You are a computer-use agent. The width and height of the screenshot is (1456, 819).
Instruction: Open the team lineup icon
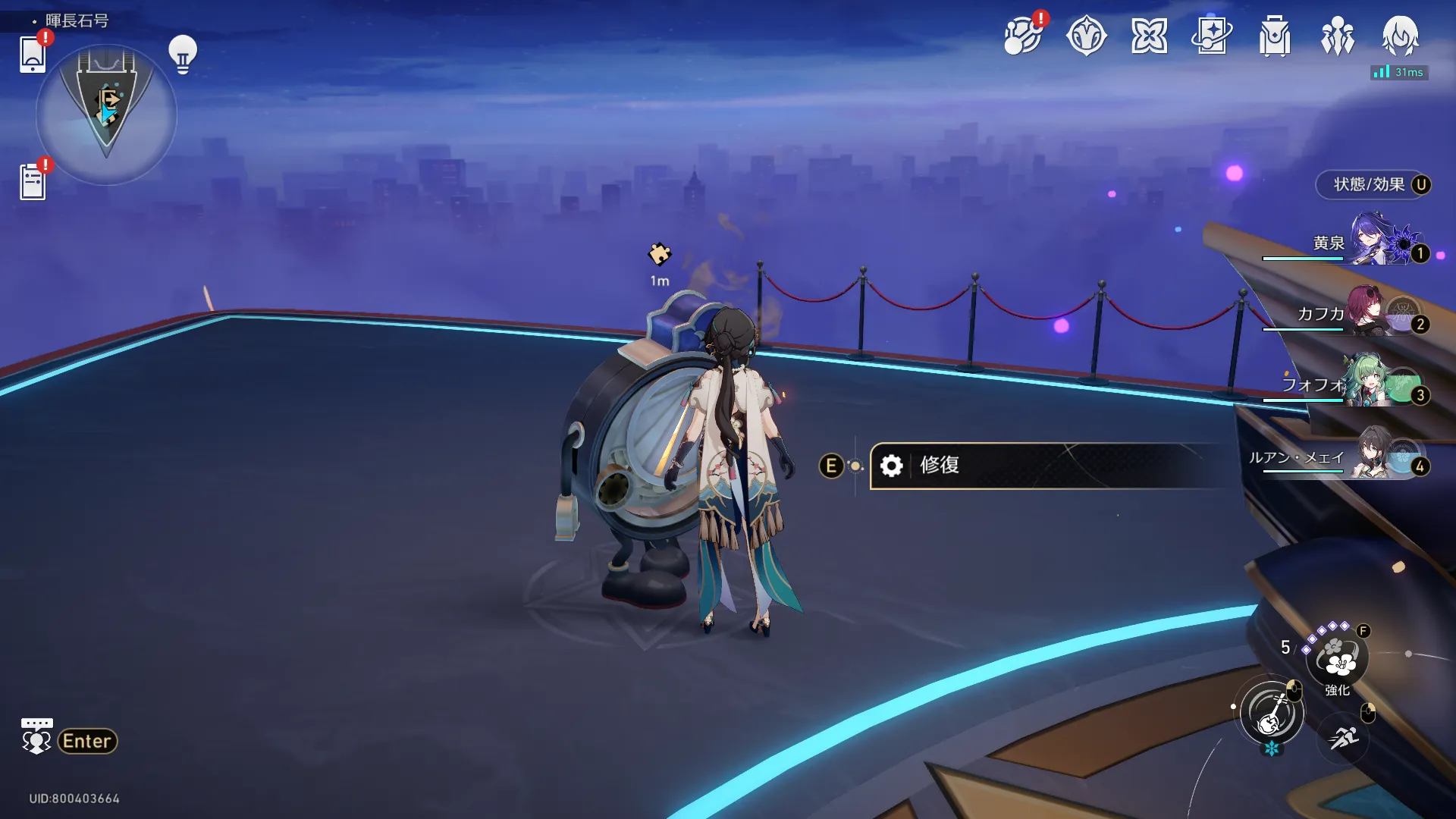pos(1338,36)
